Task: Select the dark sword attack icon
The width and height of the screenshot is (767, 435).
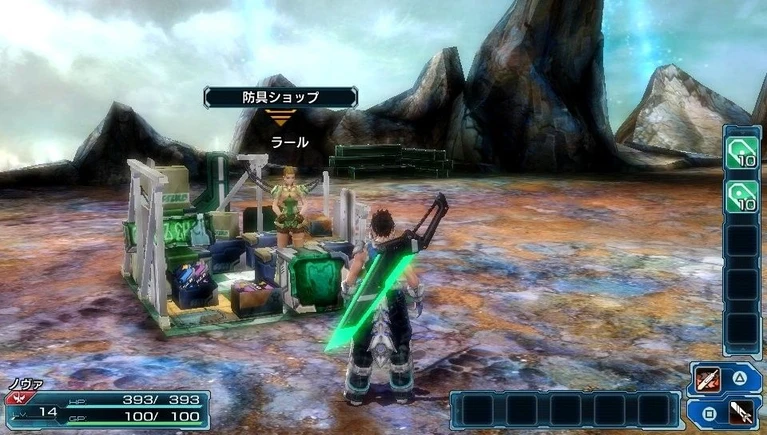Action: [x=741, y=411]
